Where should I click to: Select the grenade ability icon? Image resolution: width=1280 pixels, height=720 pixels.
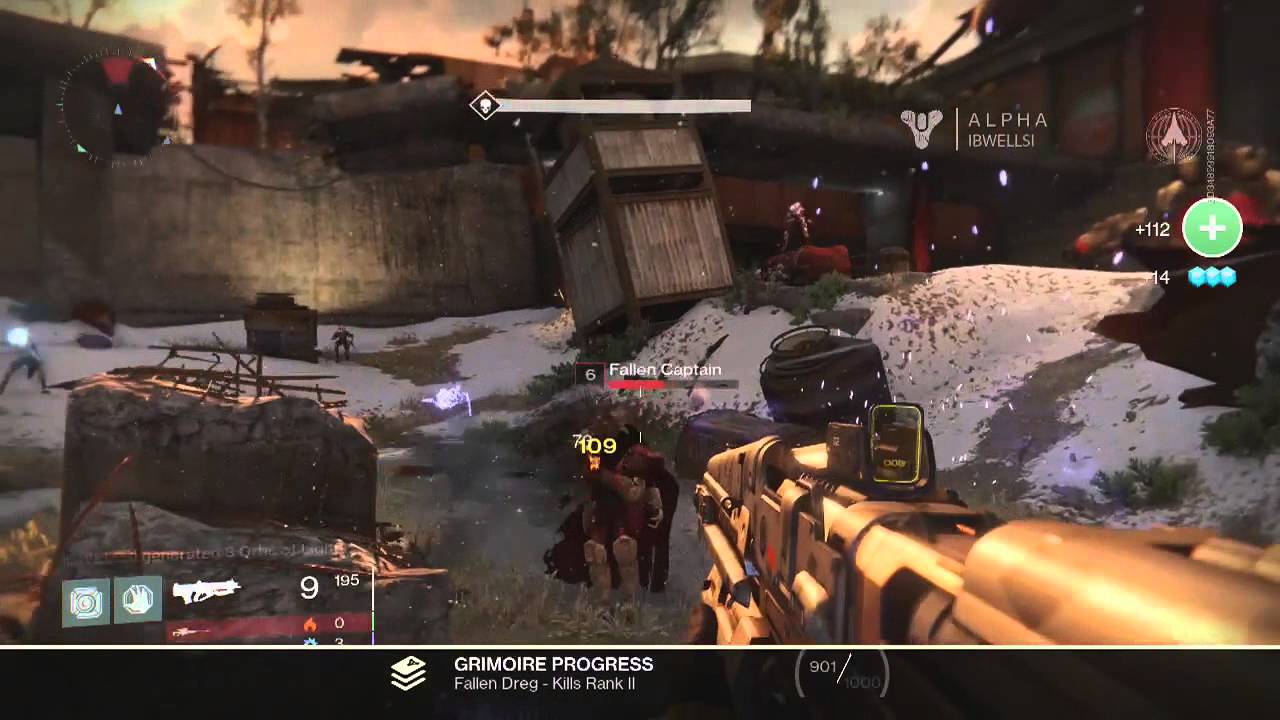(86, 599)
